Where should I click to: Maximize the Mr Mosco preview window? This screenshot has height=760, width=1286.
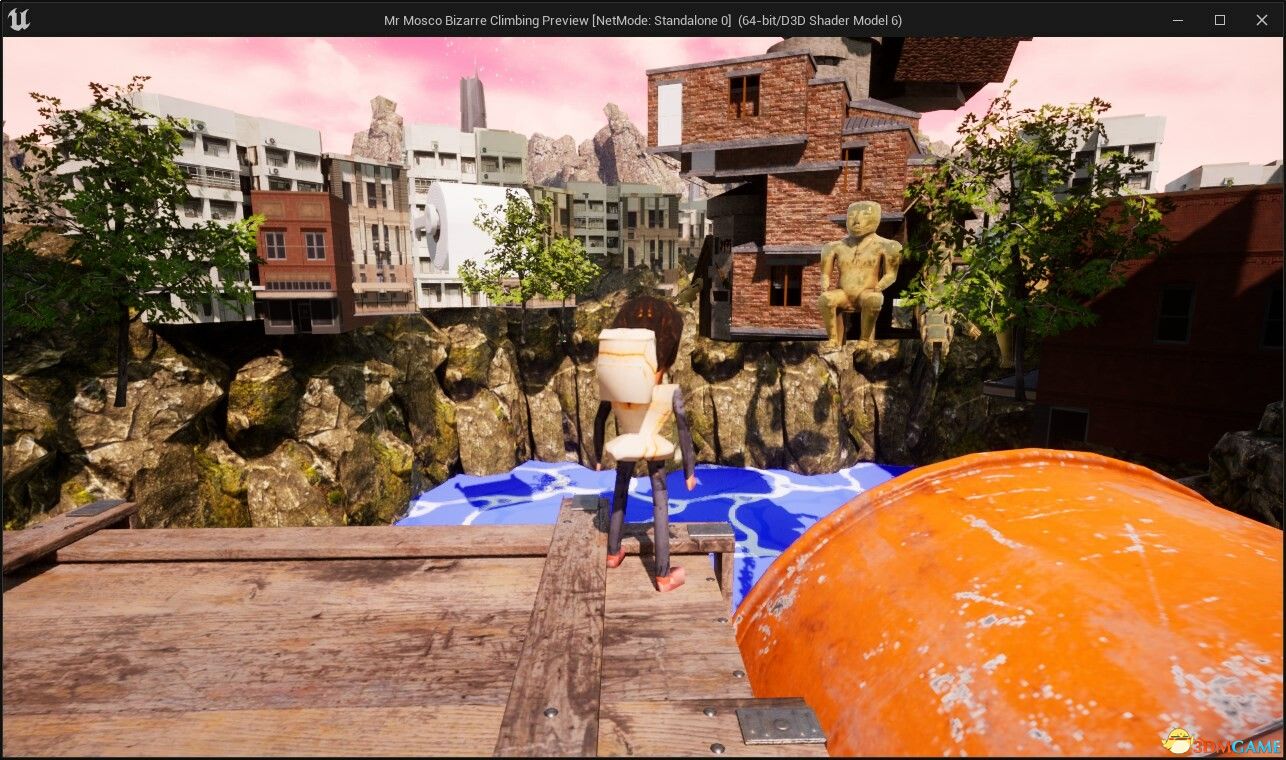[1220, 20]
